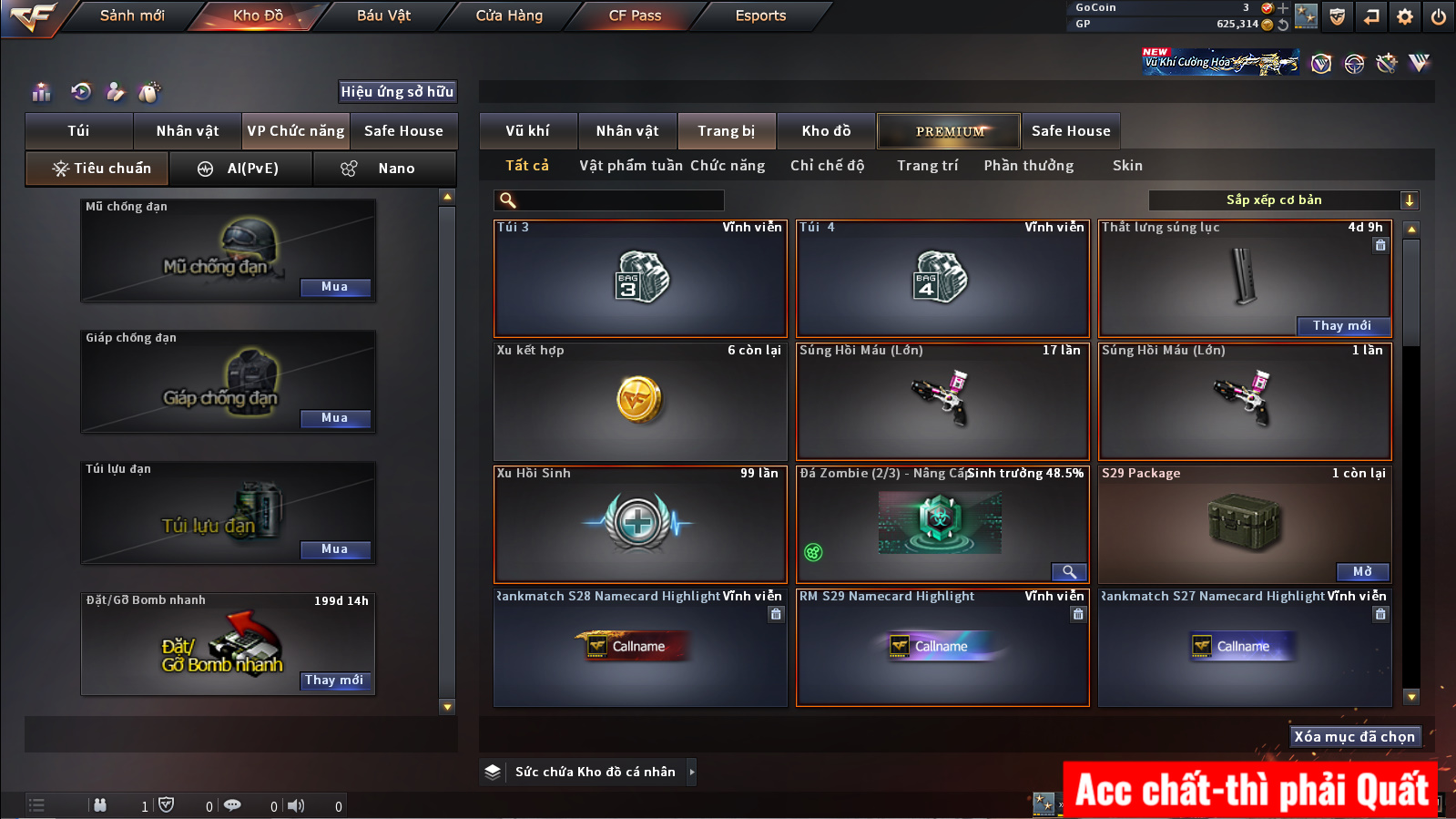1456x819 pixels.
Task: Select the Xu Hồi Sinh item slot
Action: 639,526
